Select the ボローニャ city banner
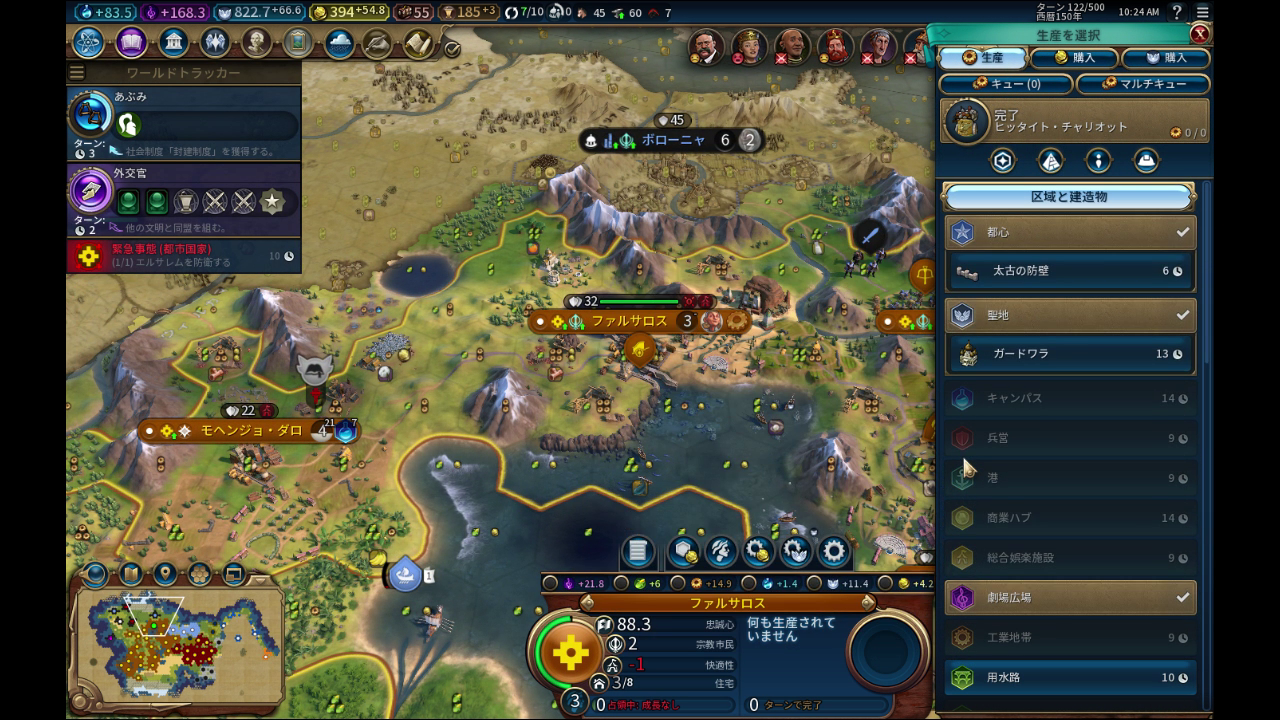Image resolution: width=1280 pixels, height=720 pixels. click(x=672, y=141)
